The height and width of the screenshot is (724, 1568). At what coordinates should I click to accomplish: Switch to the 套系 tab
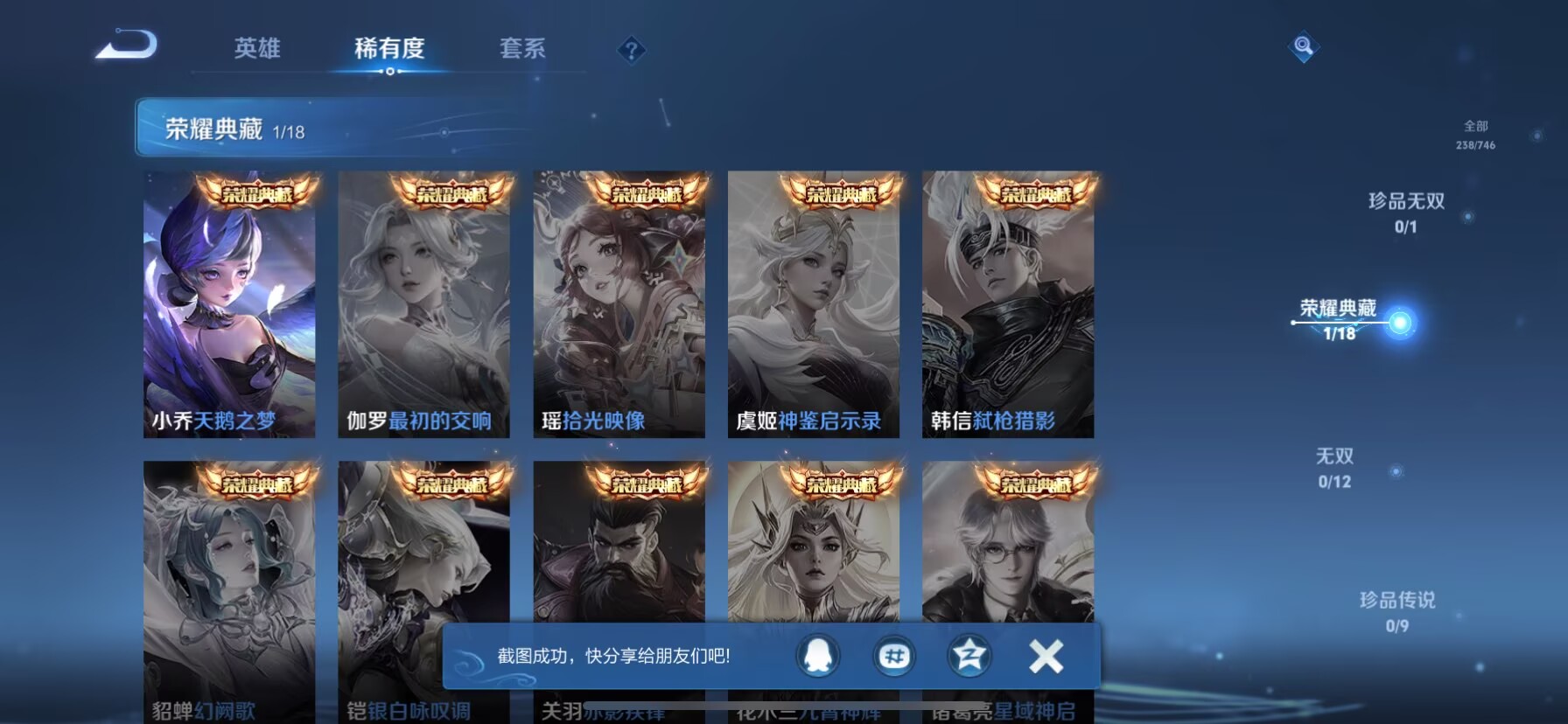(521, 51)
